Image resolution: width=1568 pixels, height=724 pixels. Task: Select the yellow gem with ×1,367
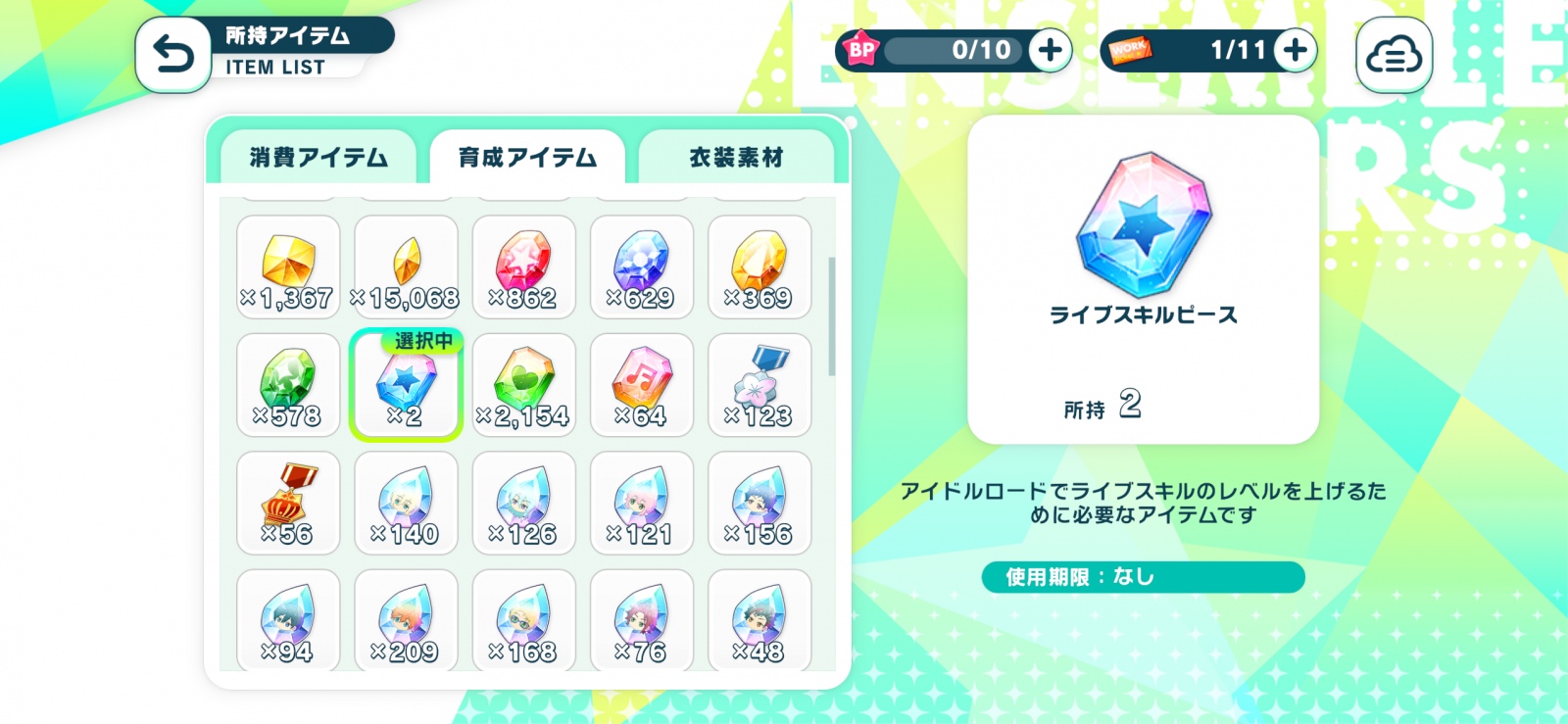pyautogui.click(x=288, y=267)
